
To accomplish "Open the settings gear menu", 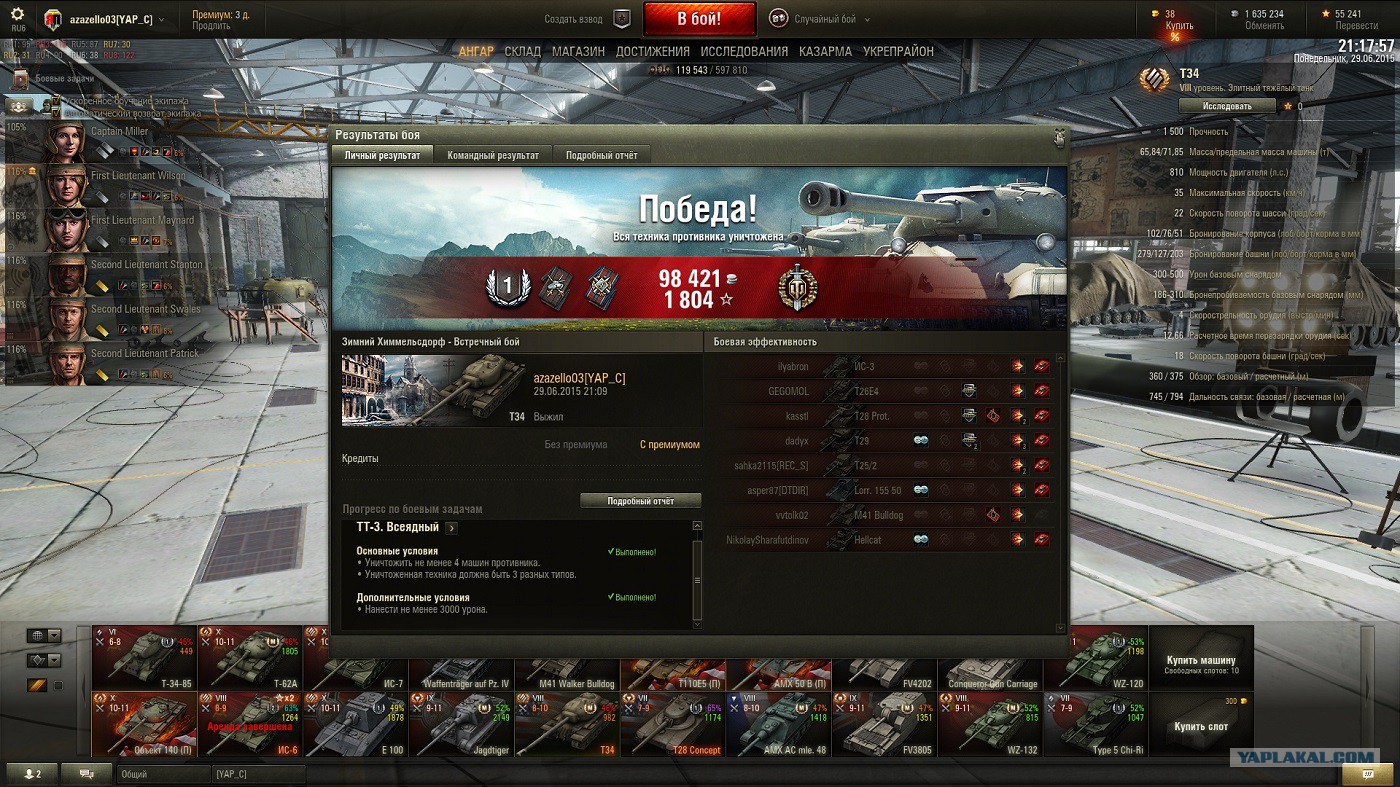I will point(17,16).
